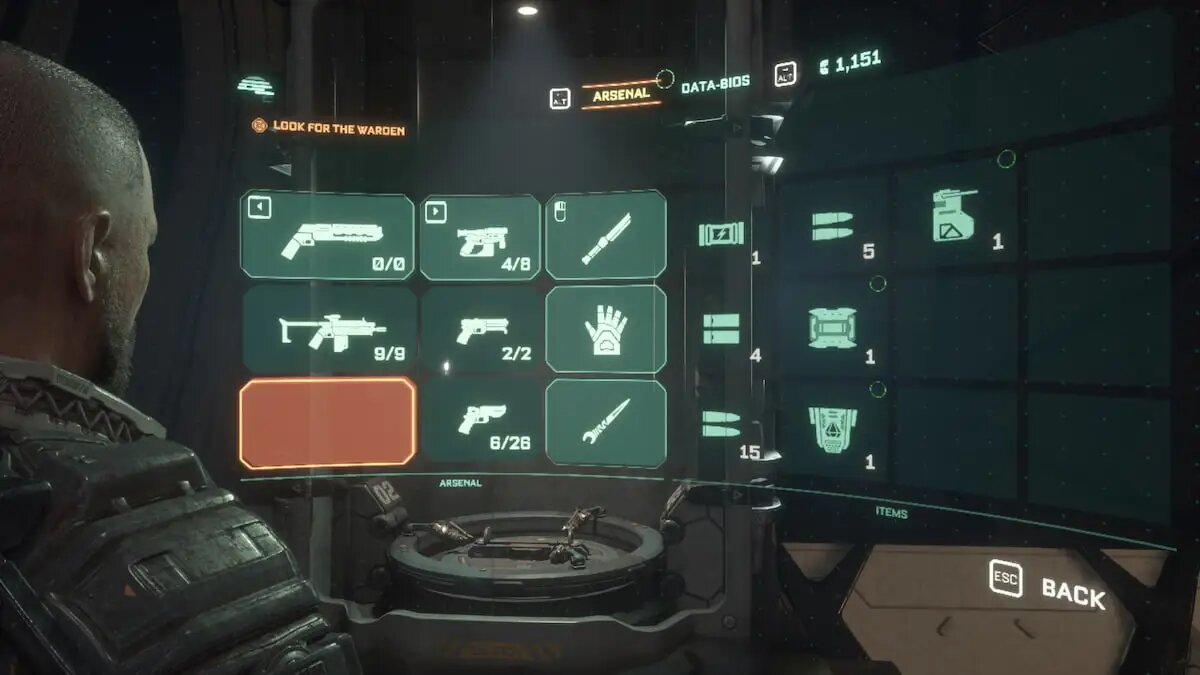Click the Look for the Warden objective
The width and height of the screenshot is (1200, 675).
[329, 128]
